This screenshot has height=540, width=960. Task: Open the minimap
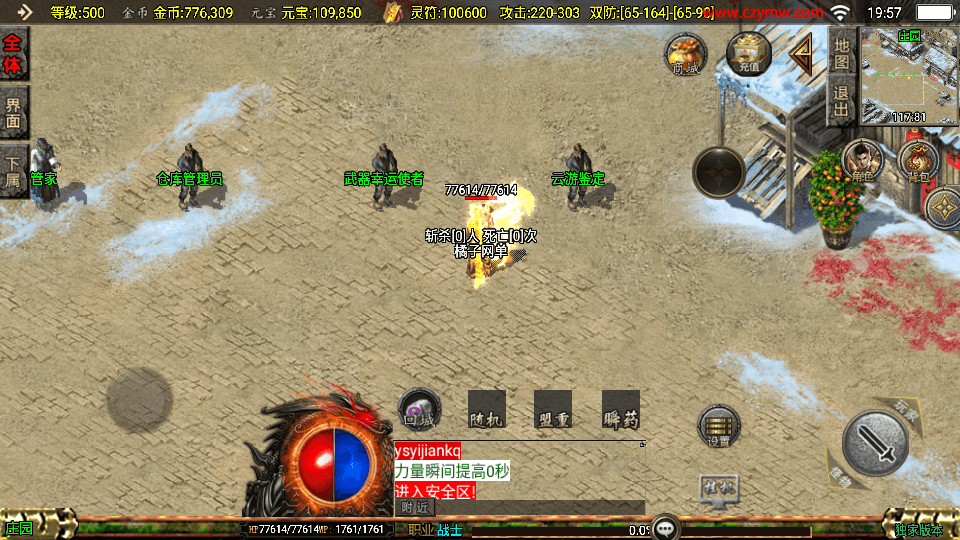909,75
